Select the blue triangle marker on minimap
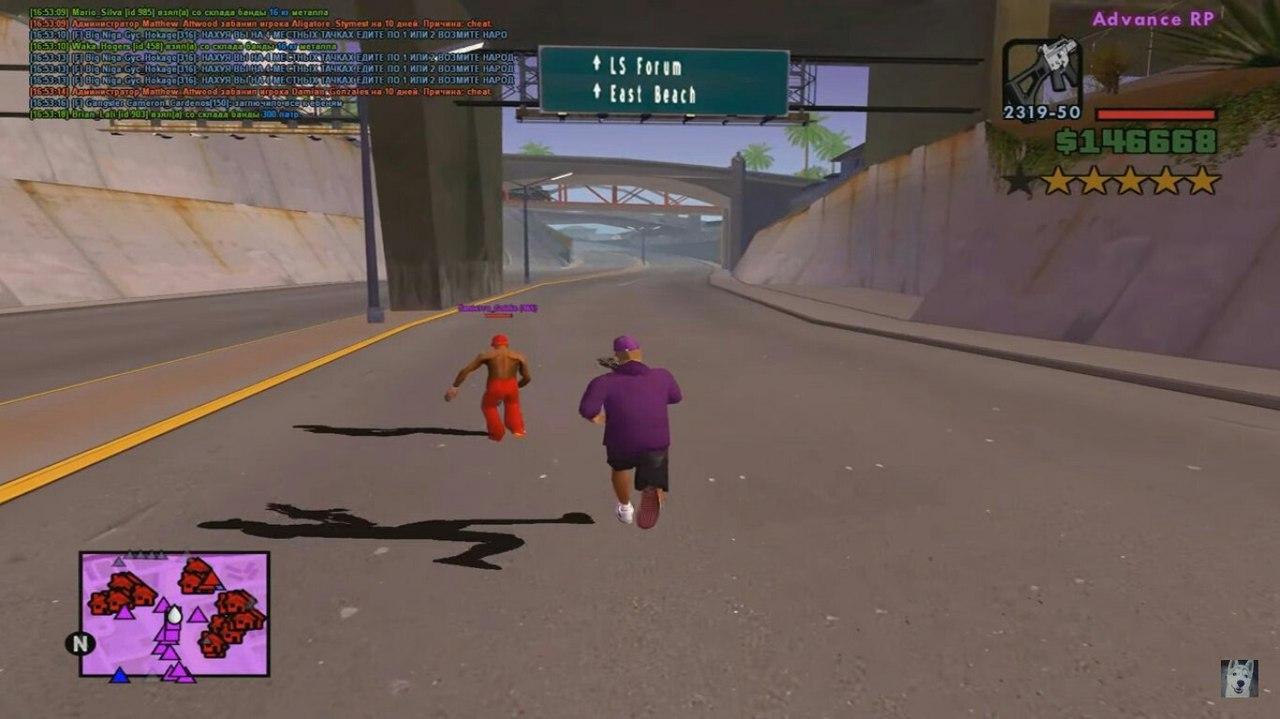The image size is (1280, 719). (120, 675)
